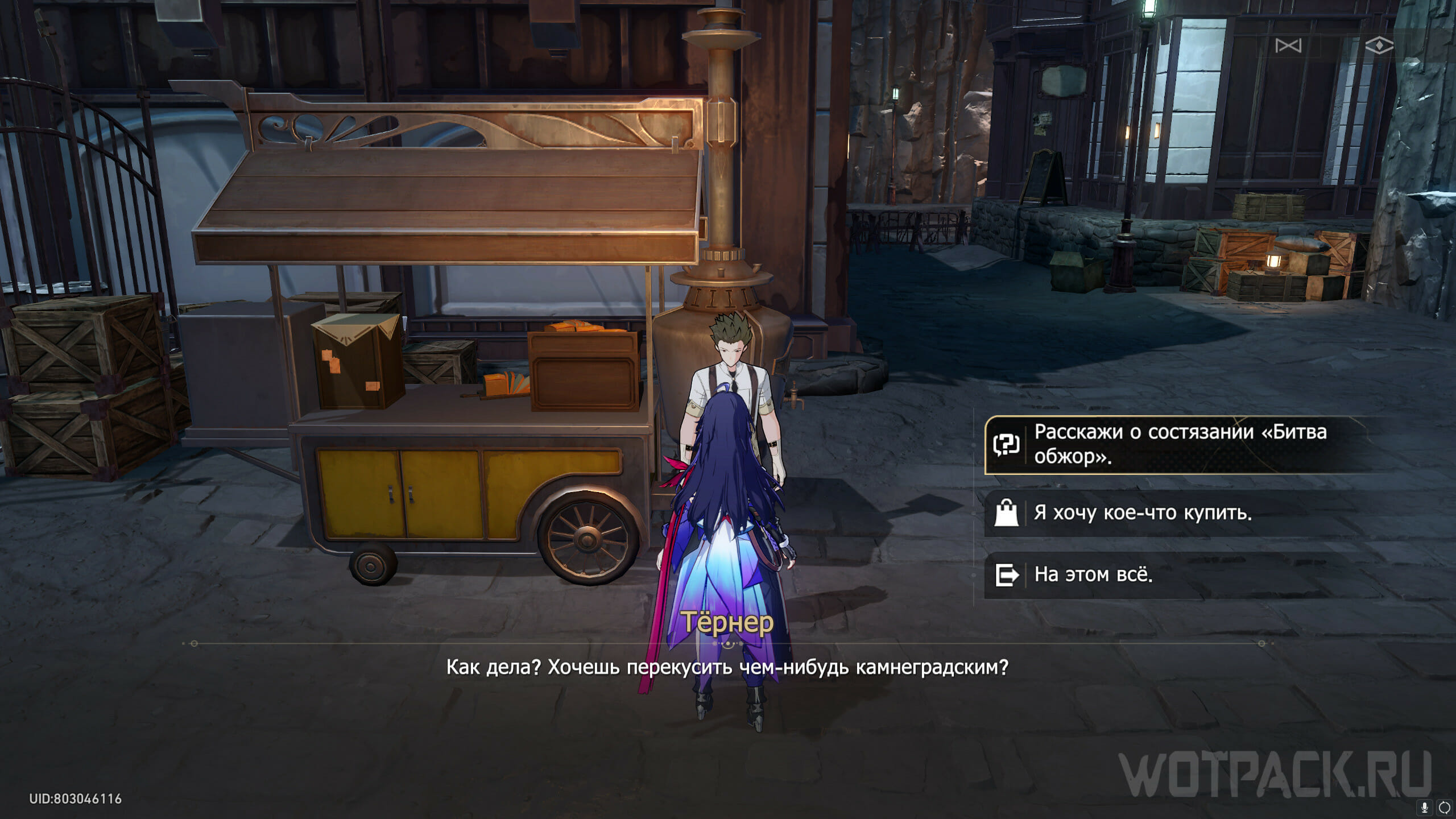1456x819 pixels.
Task: Toggle the diamond eye hide-interface icon
Action: [1379, 45]
